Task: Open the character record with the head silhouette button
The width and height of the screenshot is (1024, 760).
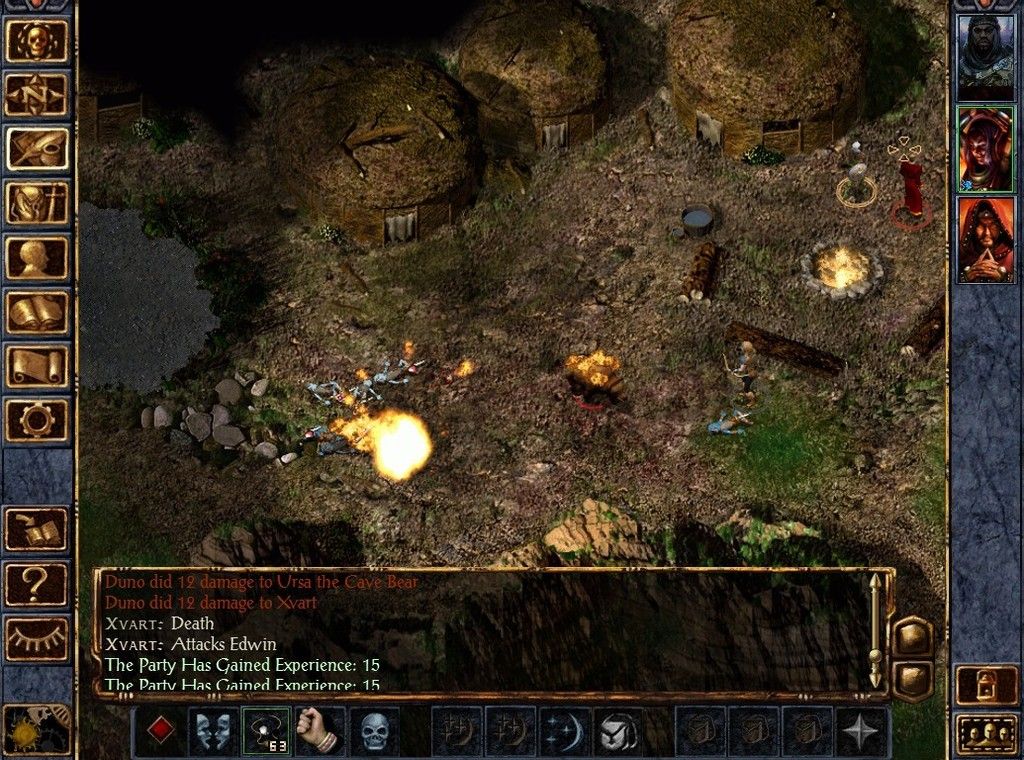Action: pos(37,257)
